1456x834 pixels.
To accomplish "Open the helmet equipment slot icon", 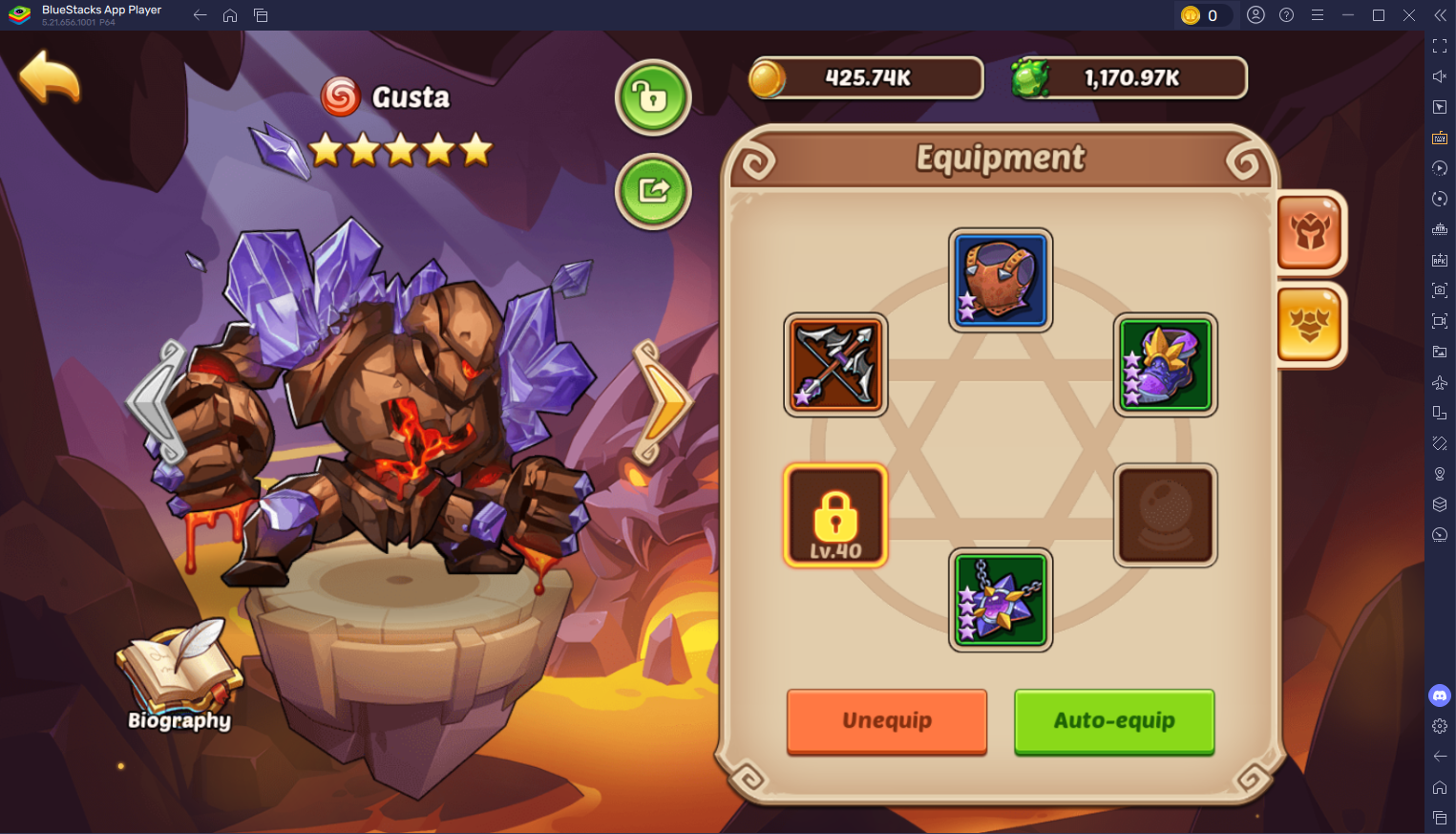I will pos(1000,280).
